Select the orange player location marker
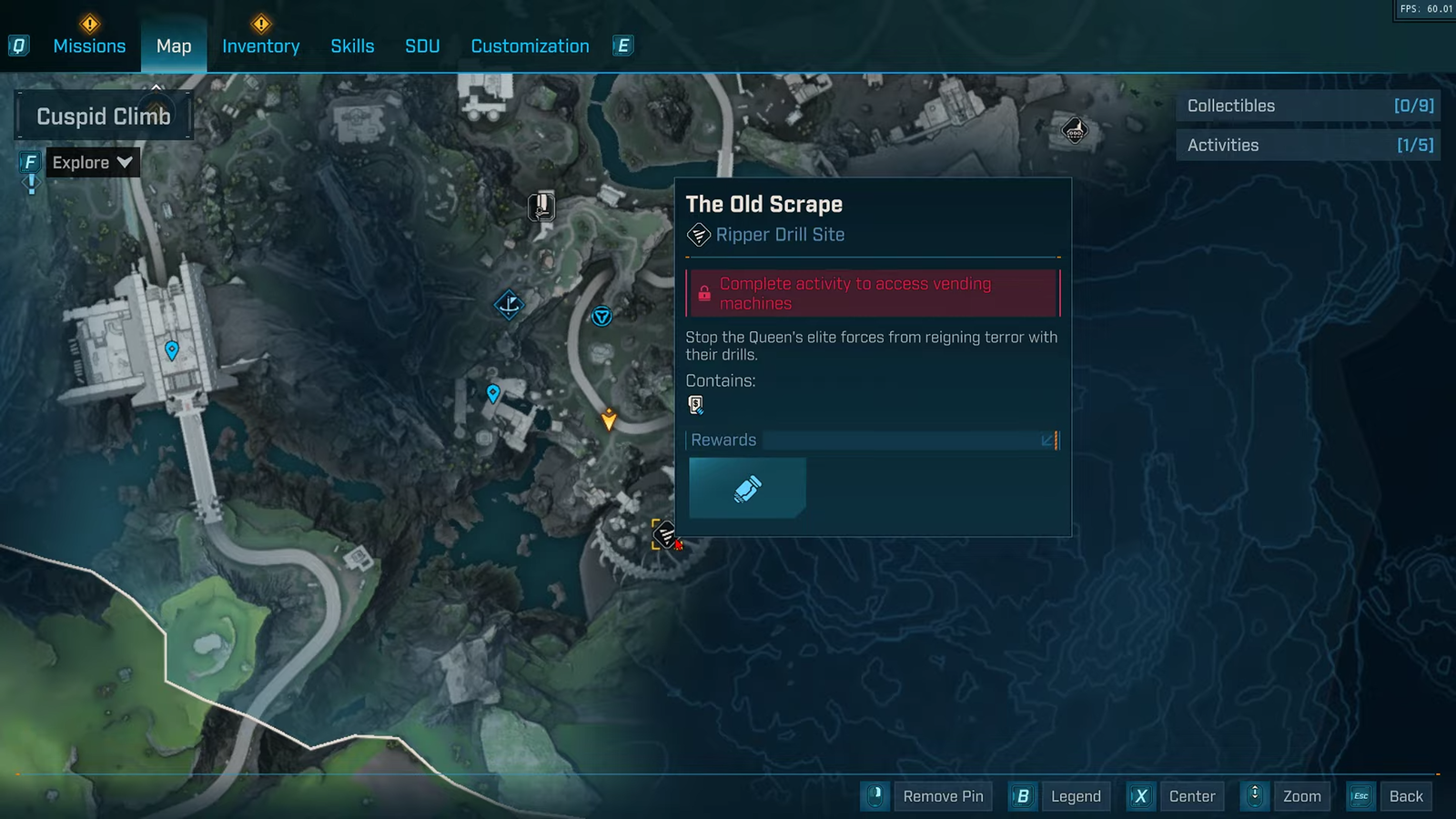 pos(609,420)
